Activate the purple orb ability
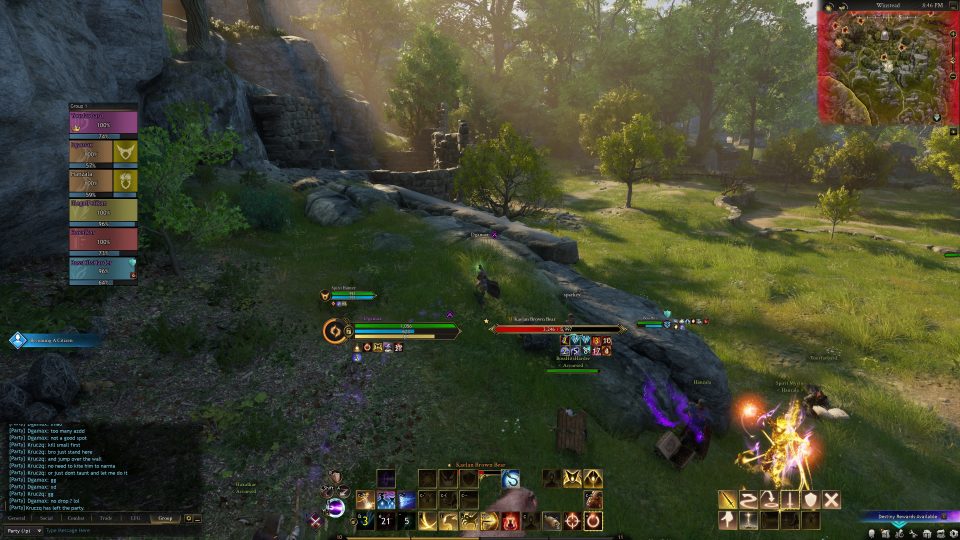The width and height of the screenshot is (960, 540). pos(337,509)
